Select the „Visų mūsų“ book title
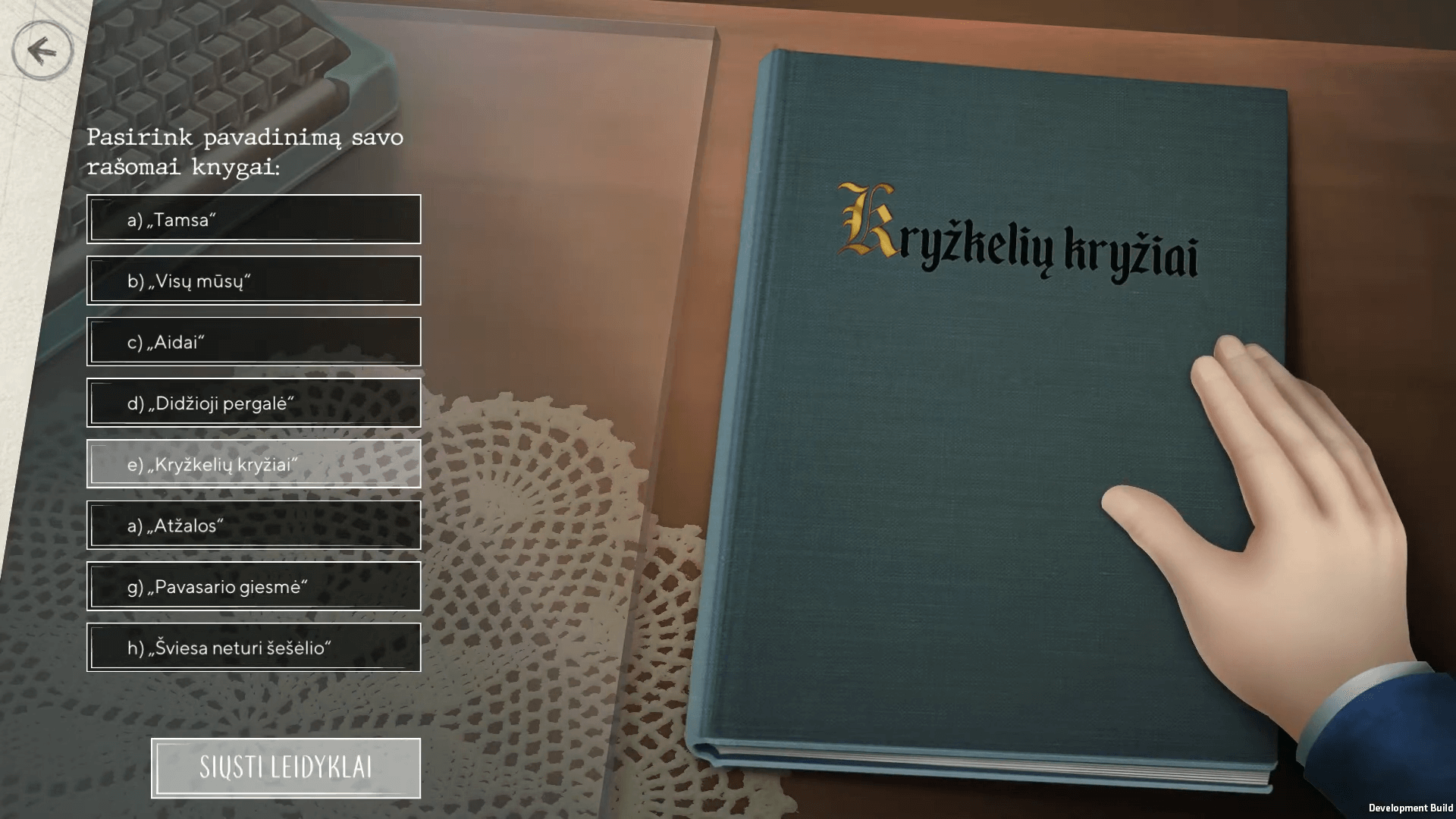This screenshot has width=1456, height=819. point(253,281)
